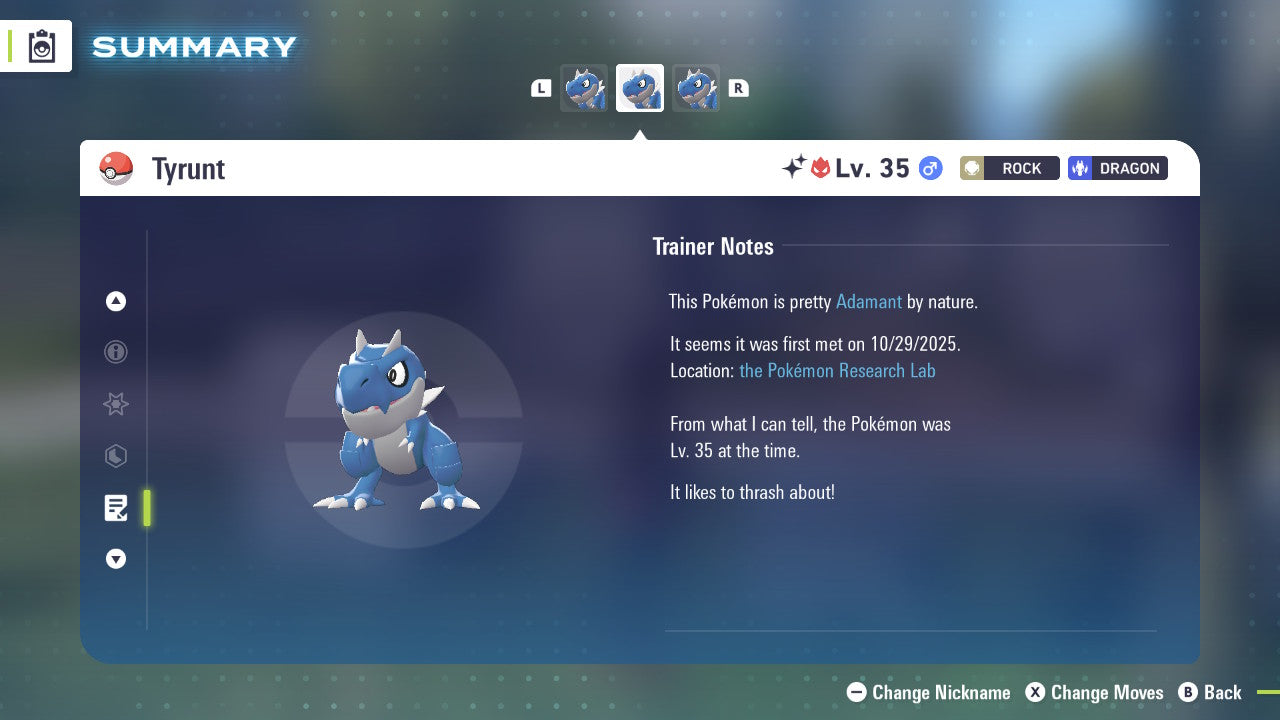This screenshot has width=1280, height=720.
Task: Click the ROCK type badge
Action: 1009,168
